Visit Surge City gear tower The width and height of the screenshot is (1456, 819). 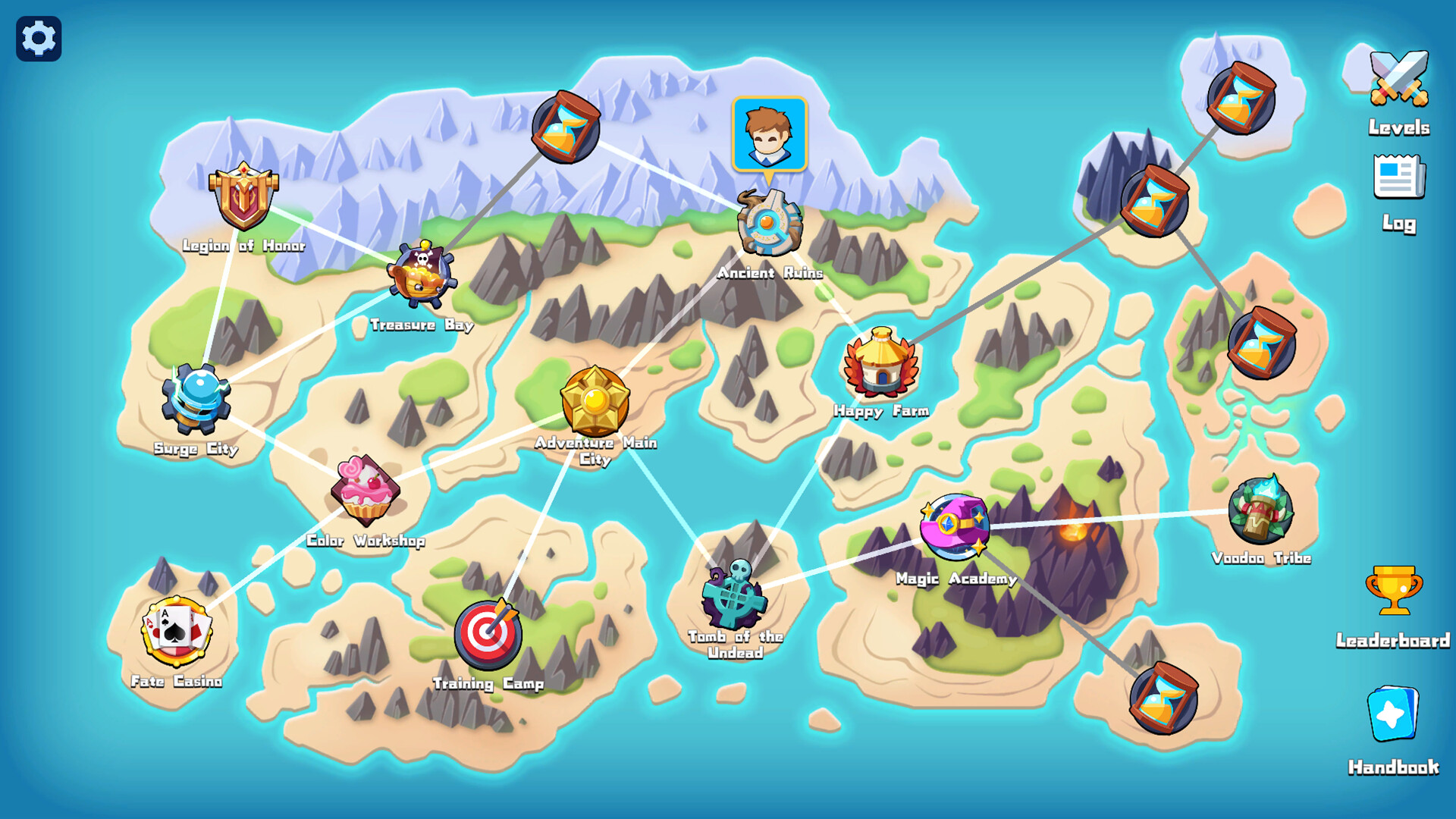[x=195, y=398]
